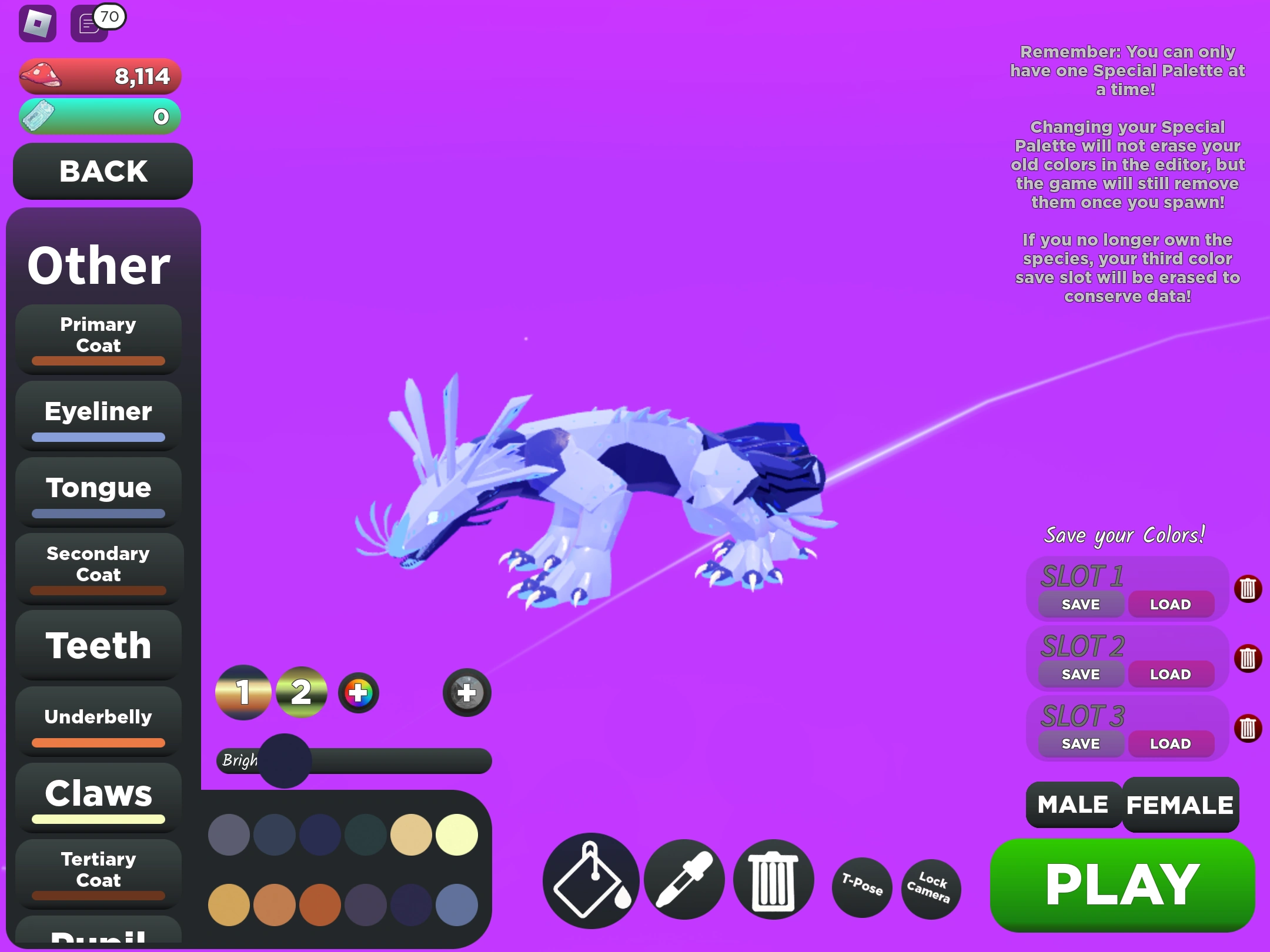Switch the dragon gender to MALE
Image resolution: width=1270 pixels, height=952 pixels.
(1071, 804)
